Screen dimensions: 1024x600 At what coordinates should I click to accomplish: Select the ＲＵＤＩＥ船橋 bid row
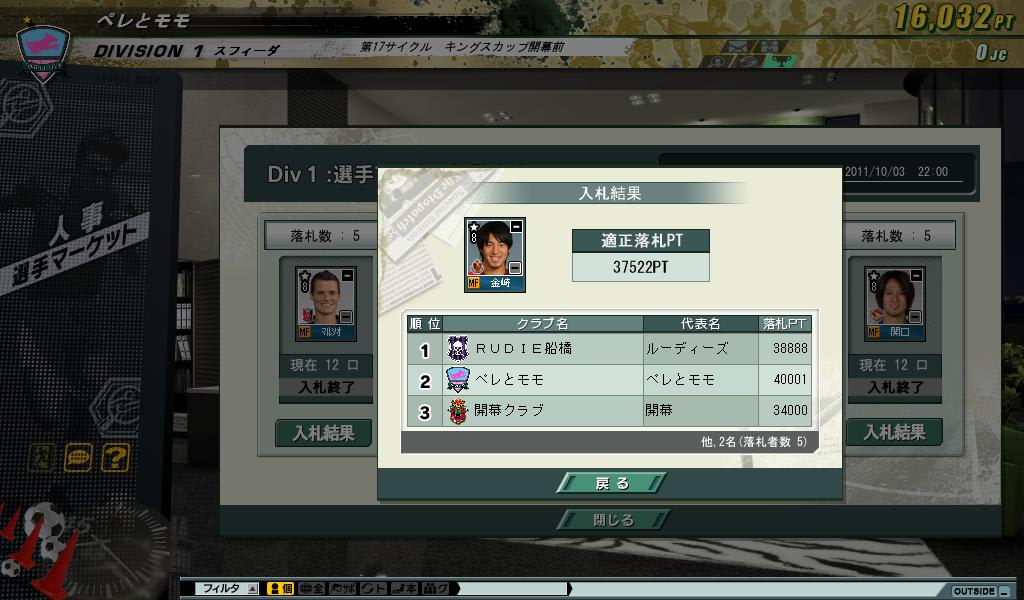click(x=608, y=348)
